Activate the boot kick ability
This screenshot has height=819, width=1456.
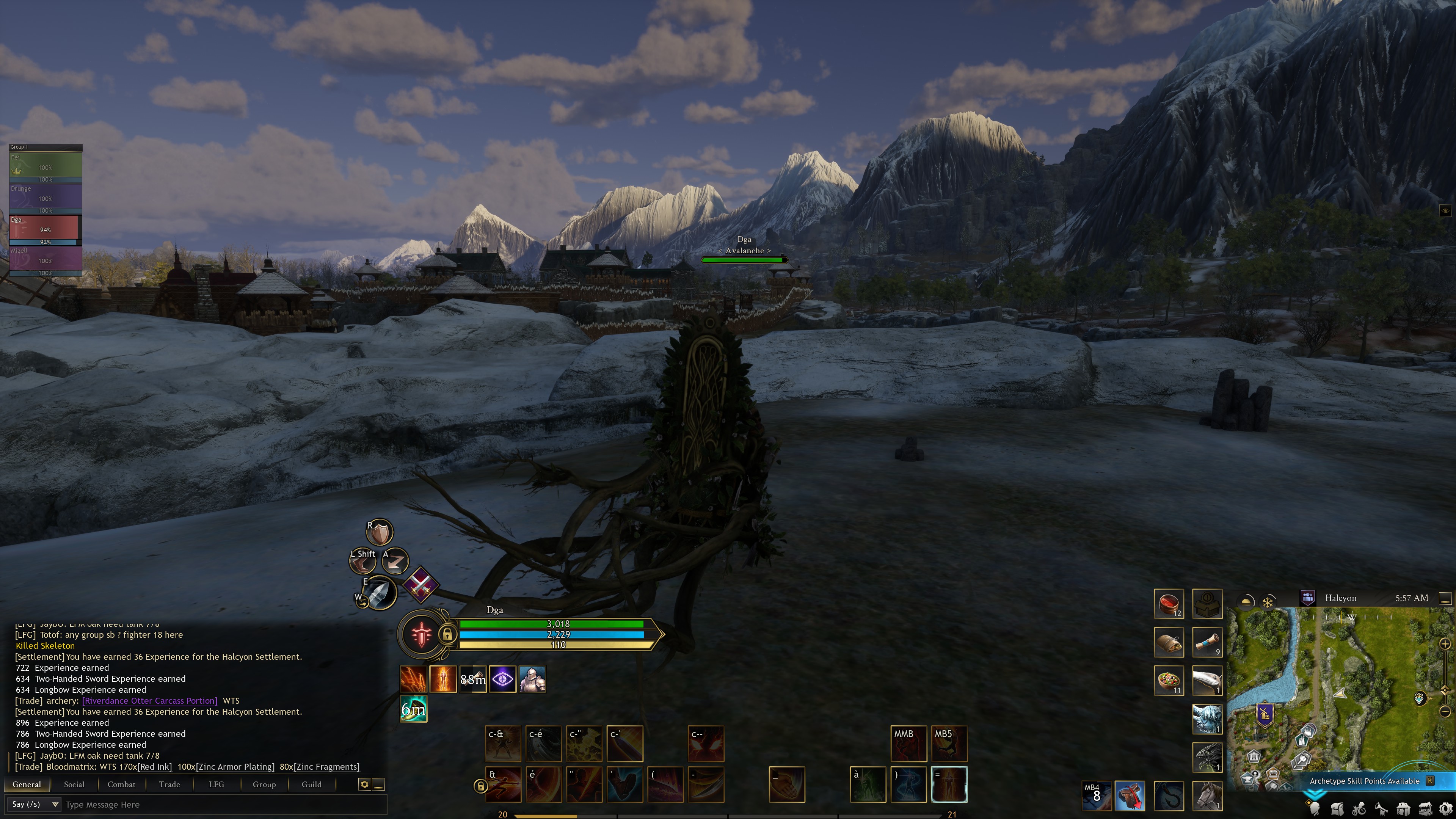pyautogui.click(x=624, y=784)
